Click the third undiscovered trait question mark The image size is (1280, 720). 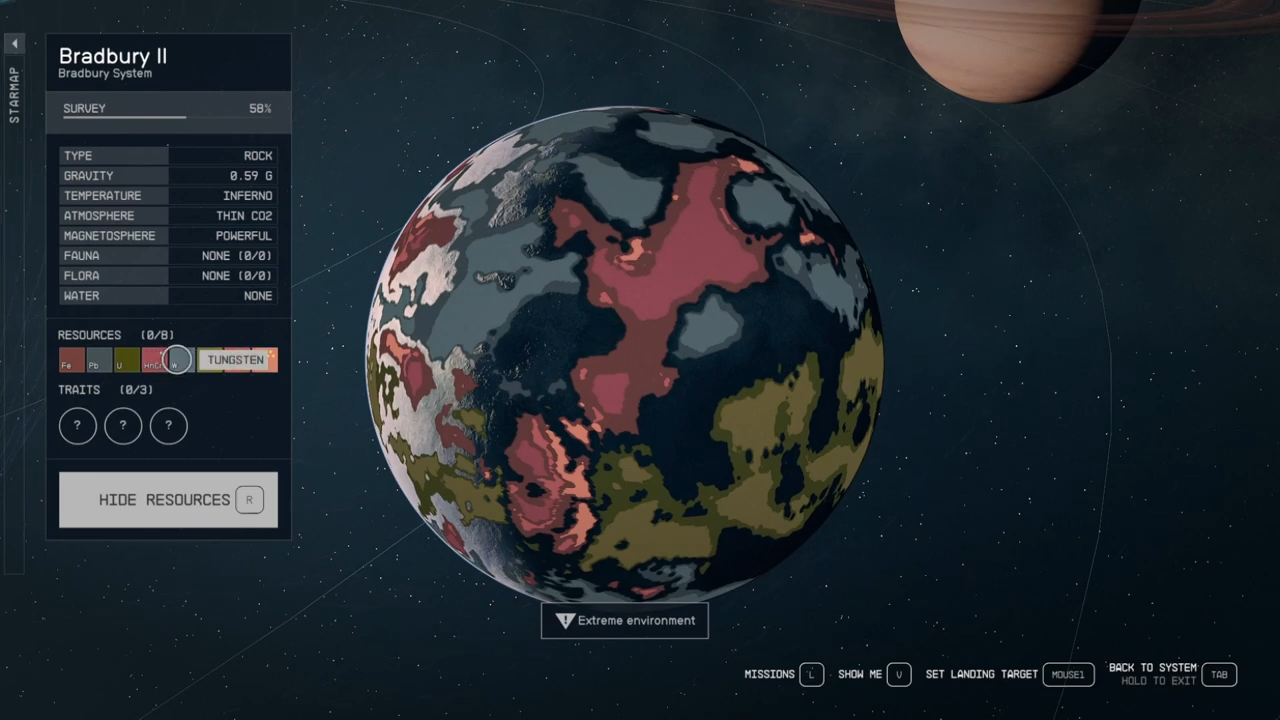pyautogui.click(x=168, y=425)
